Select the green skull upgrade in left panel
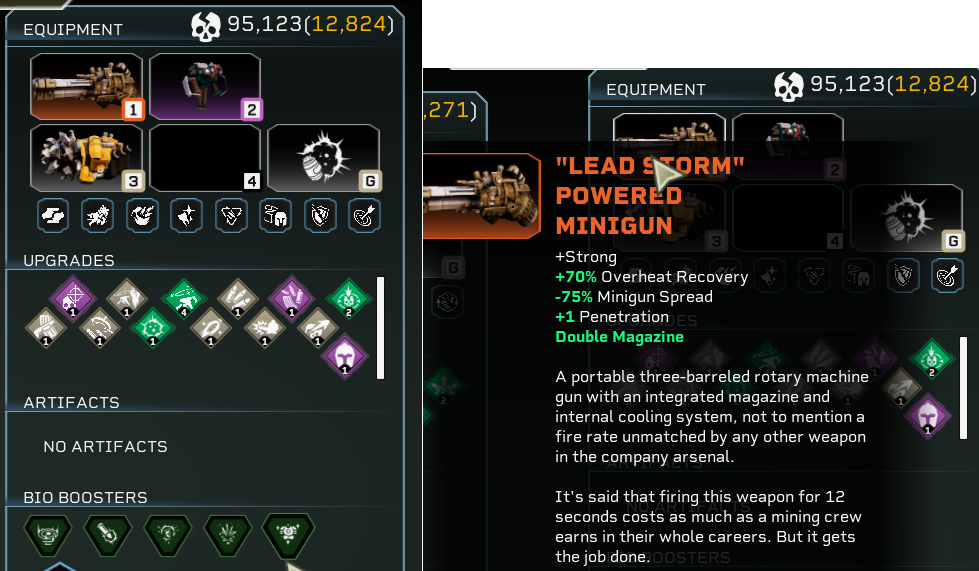 tap(344, 297)
